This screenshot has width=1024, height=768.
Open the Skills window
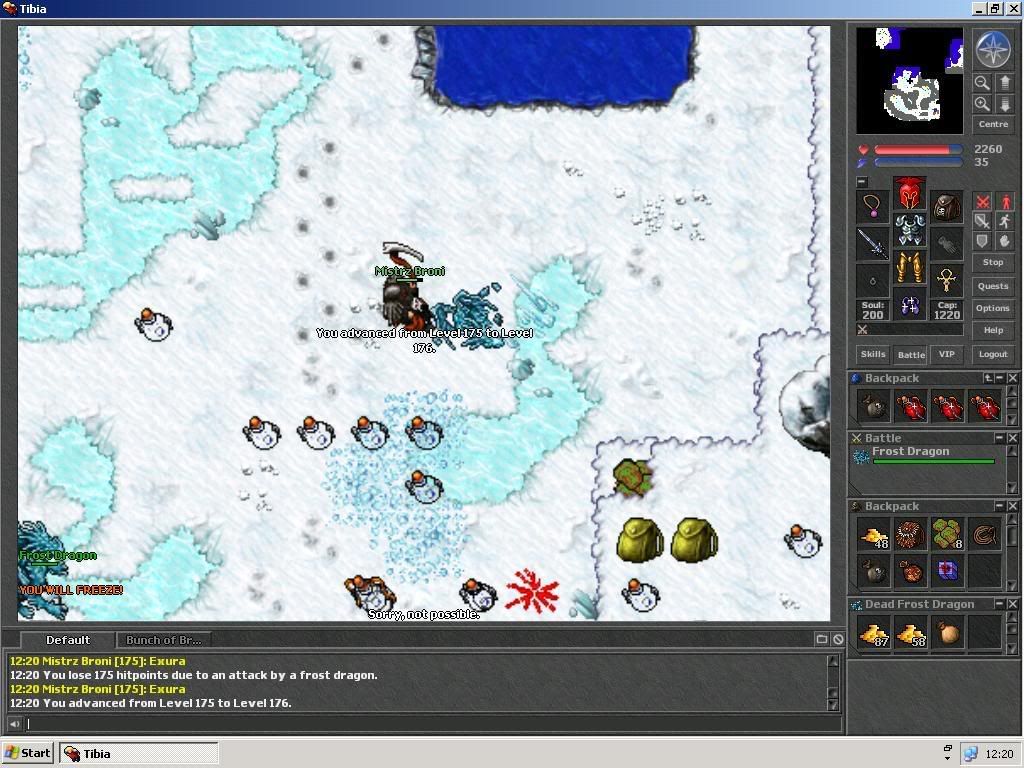click(873, 354)
